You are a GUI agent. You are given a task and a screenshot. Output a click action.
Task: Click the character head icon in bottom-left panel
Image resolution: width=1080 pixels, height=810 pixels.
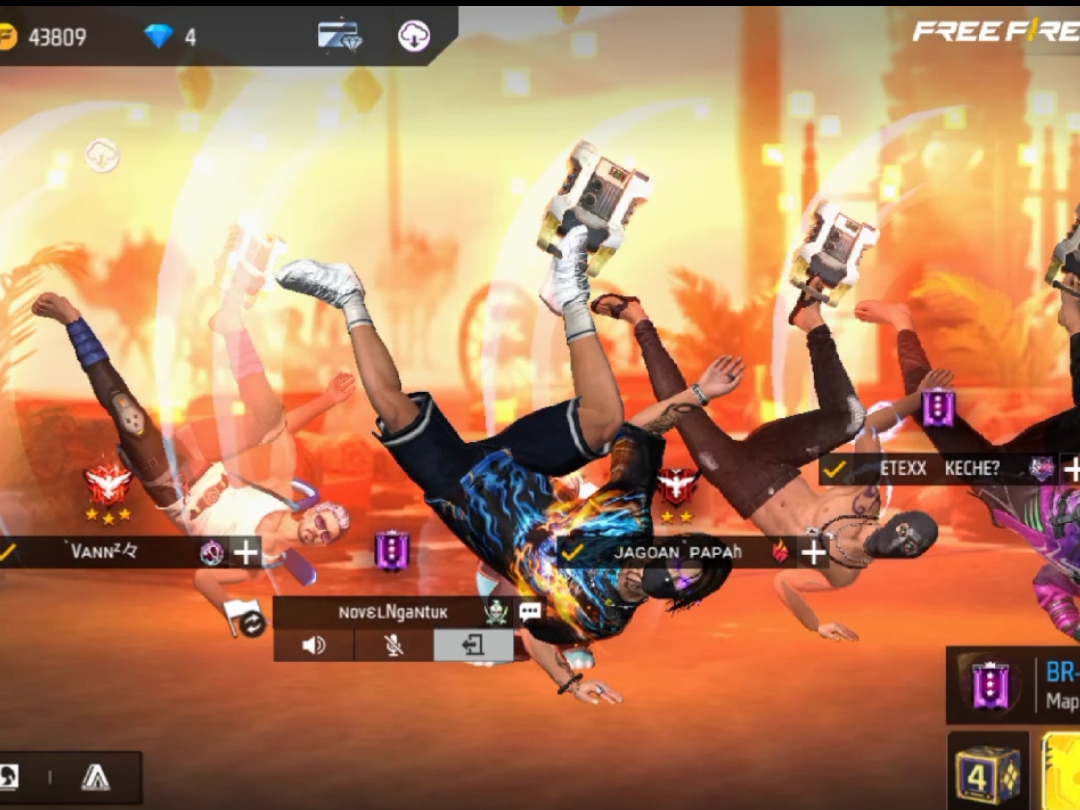(8, 777)
